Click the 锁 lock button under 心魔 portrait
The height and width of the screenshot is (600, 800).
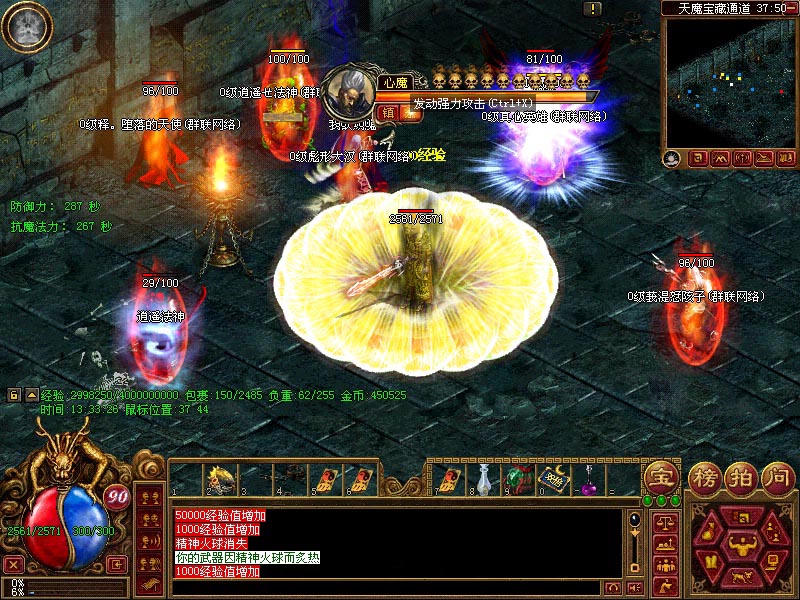coord(389,113)
